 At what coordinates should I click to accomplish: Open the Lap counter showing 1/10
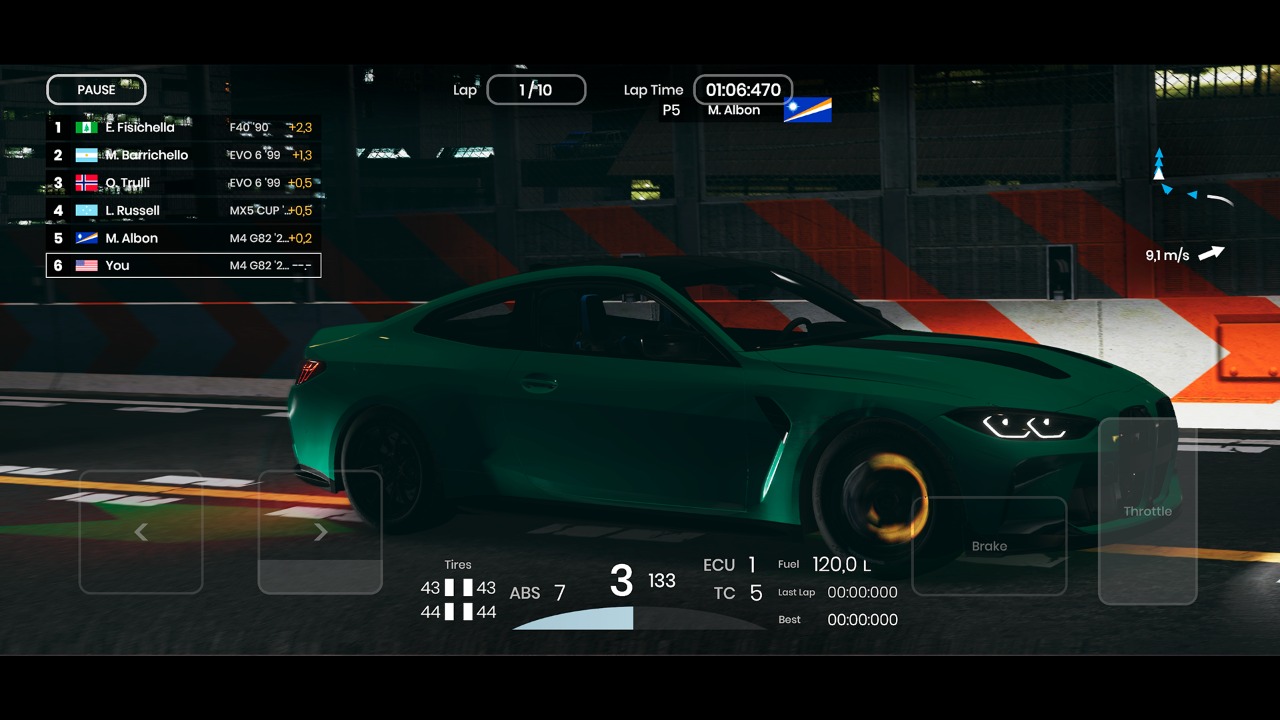536,89
